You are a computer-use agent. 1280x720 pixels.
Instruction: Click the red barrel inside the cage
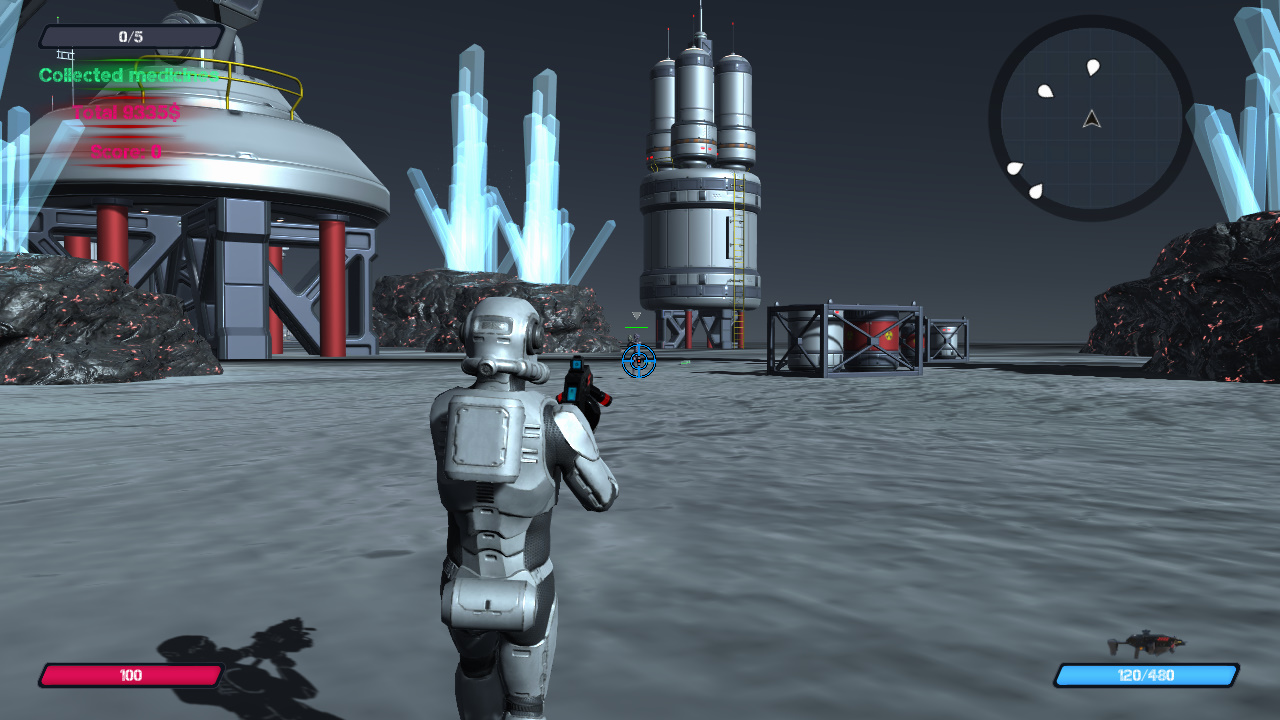tap(870, 340)
